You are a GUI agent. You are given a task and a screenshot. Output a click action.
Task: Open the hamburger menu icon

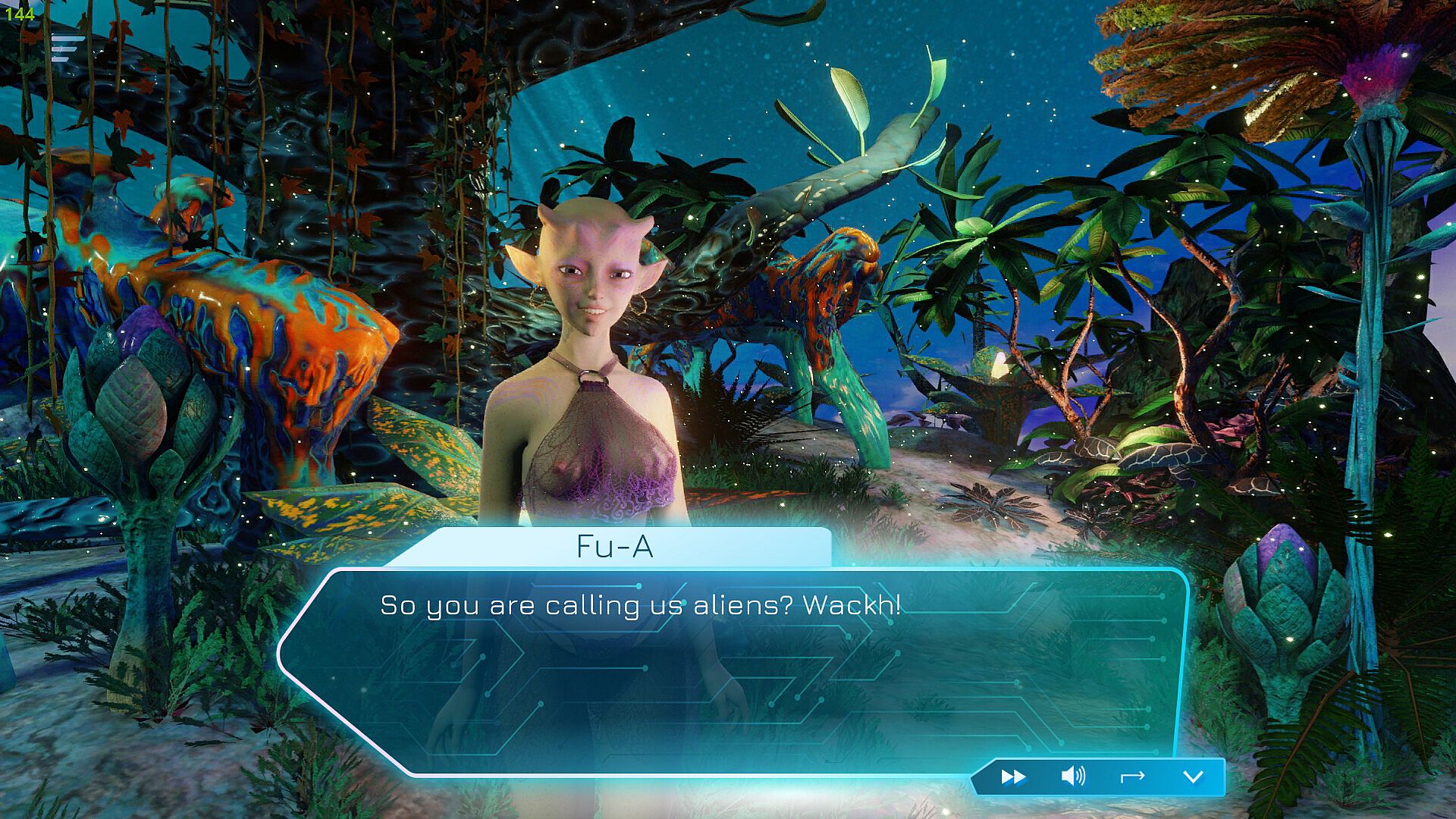[x=67, y=48]
